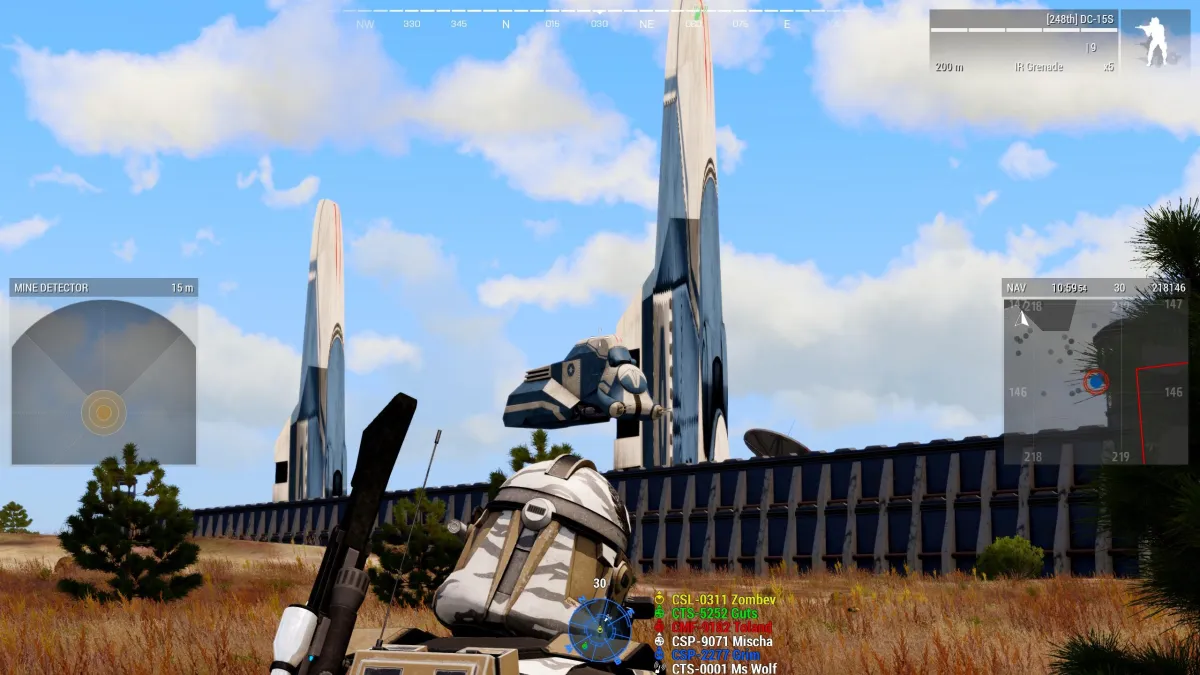
Task: Click the compass heading bar
Action: pos(600,20)
